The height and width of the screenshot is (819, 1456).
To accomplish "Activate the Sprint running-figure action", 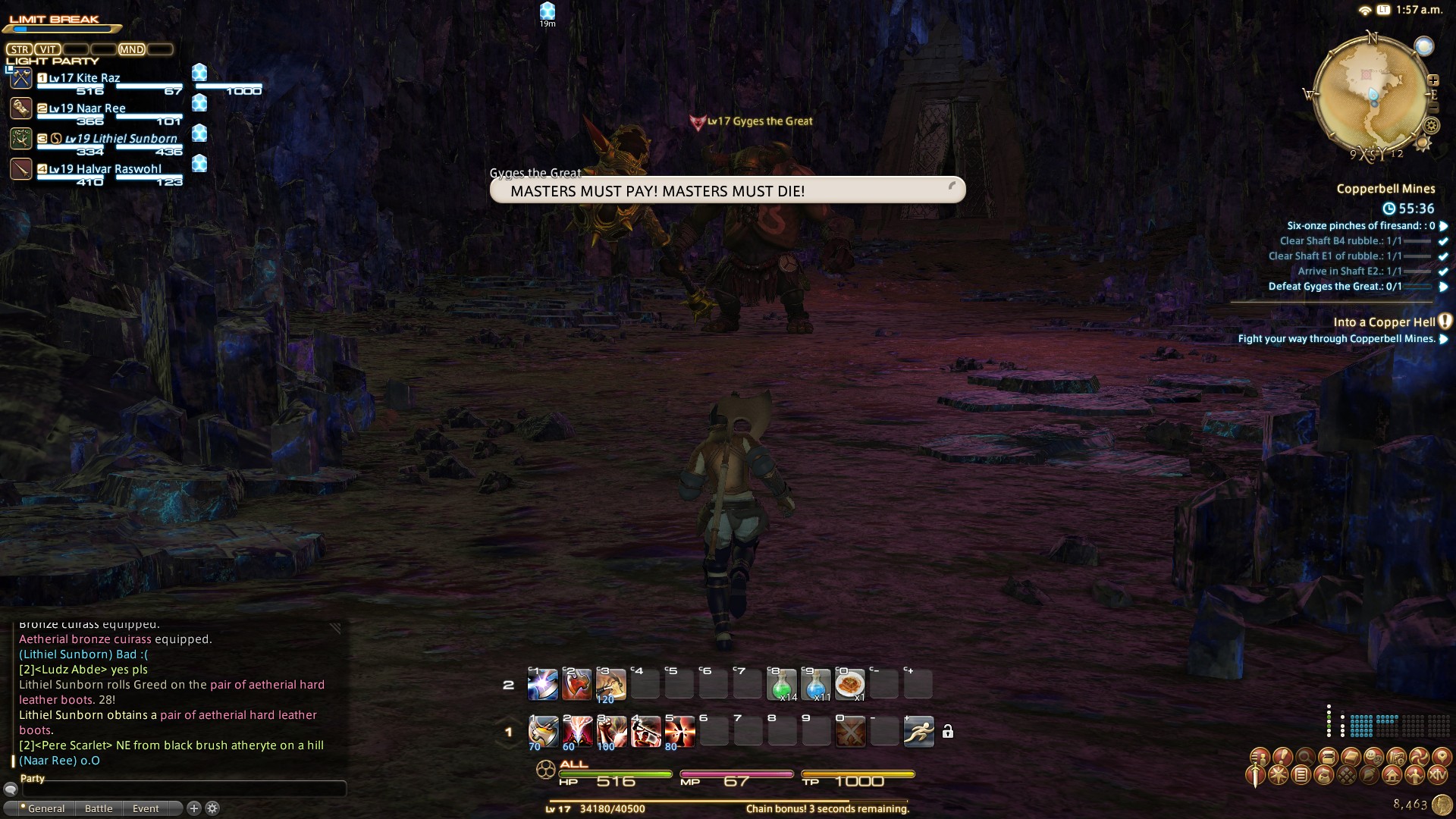I will [918, 732].
